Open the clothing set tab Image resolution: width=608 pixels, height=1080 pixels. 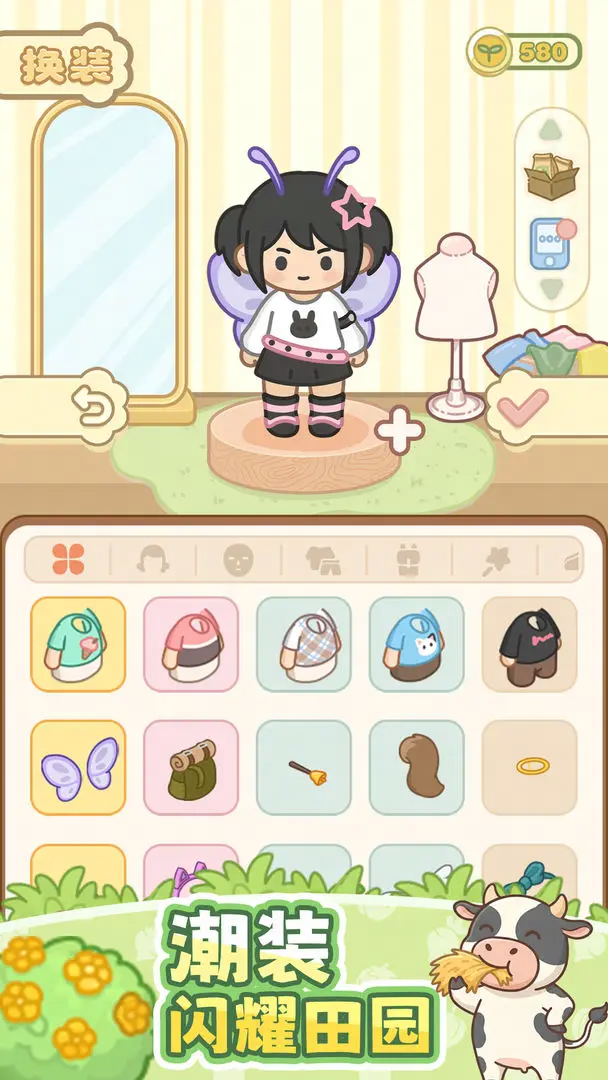pos(323,560)
